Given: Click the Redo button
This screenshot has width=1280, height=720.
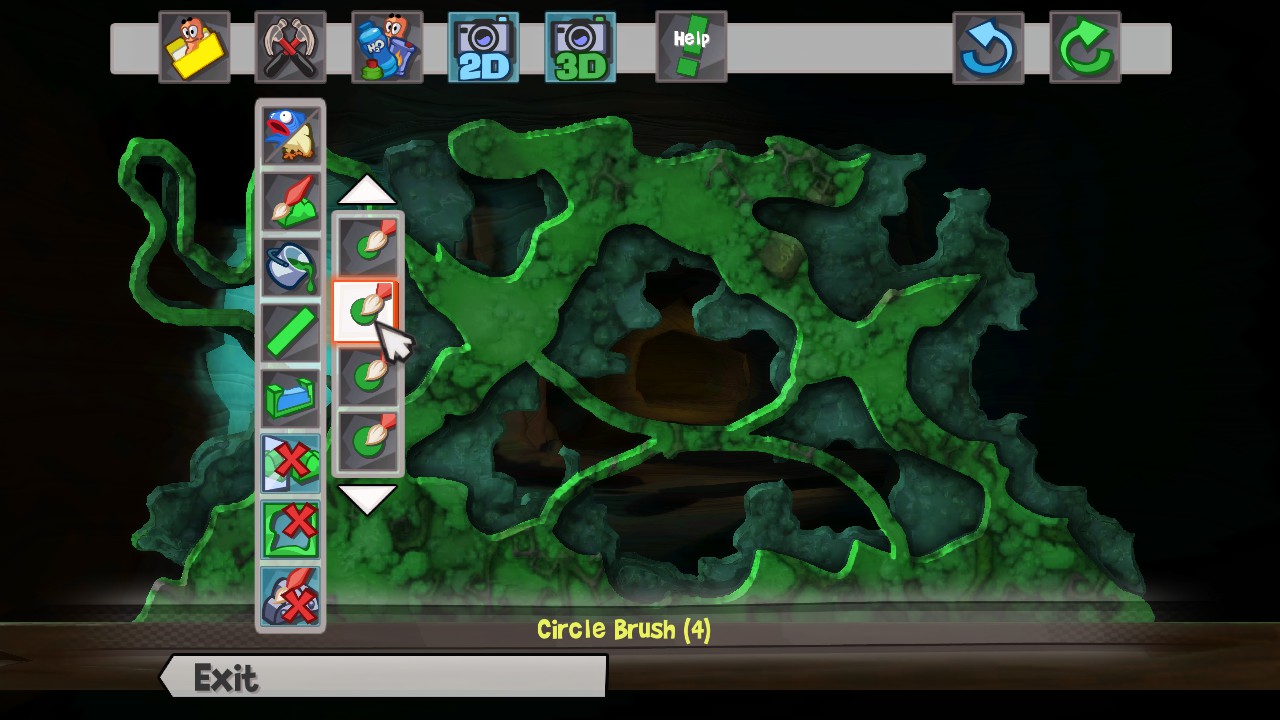Looking at the screenshot, I should 1085,46.
